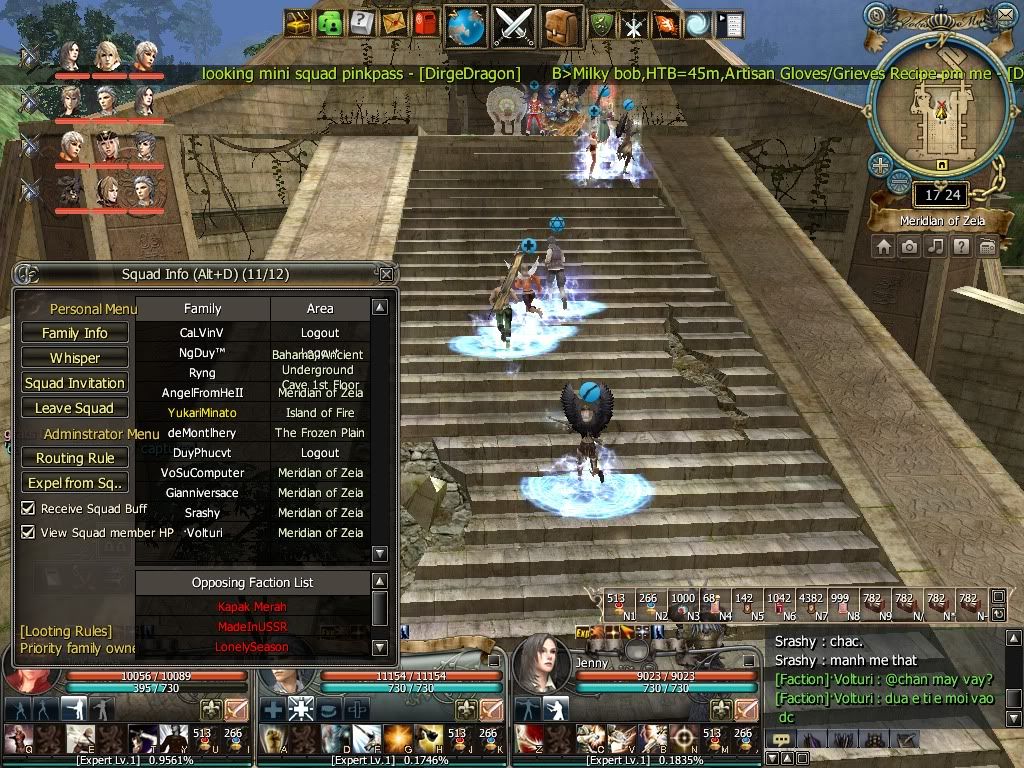Select Kapak Merah in Opposing Faction List

(252, 607)
